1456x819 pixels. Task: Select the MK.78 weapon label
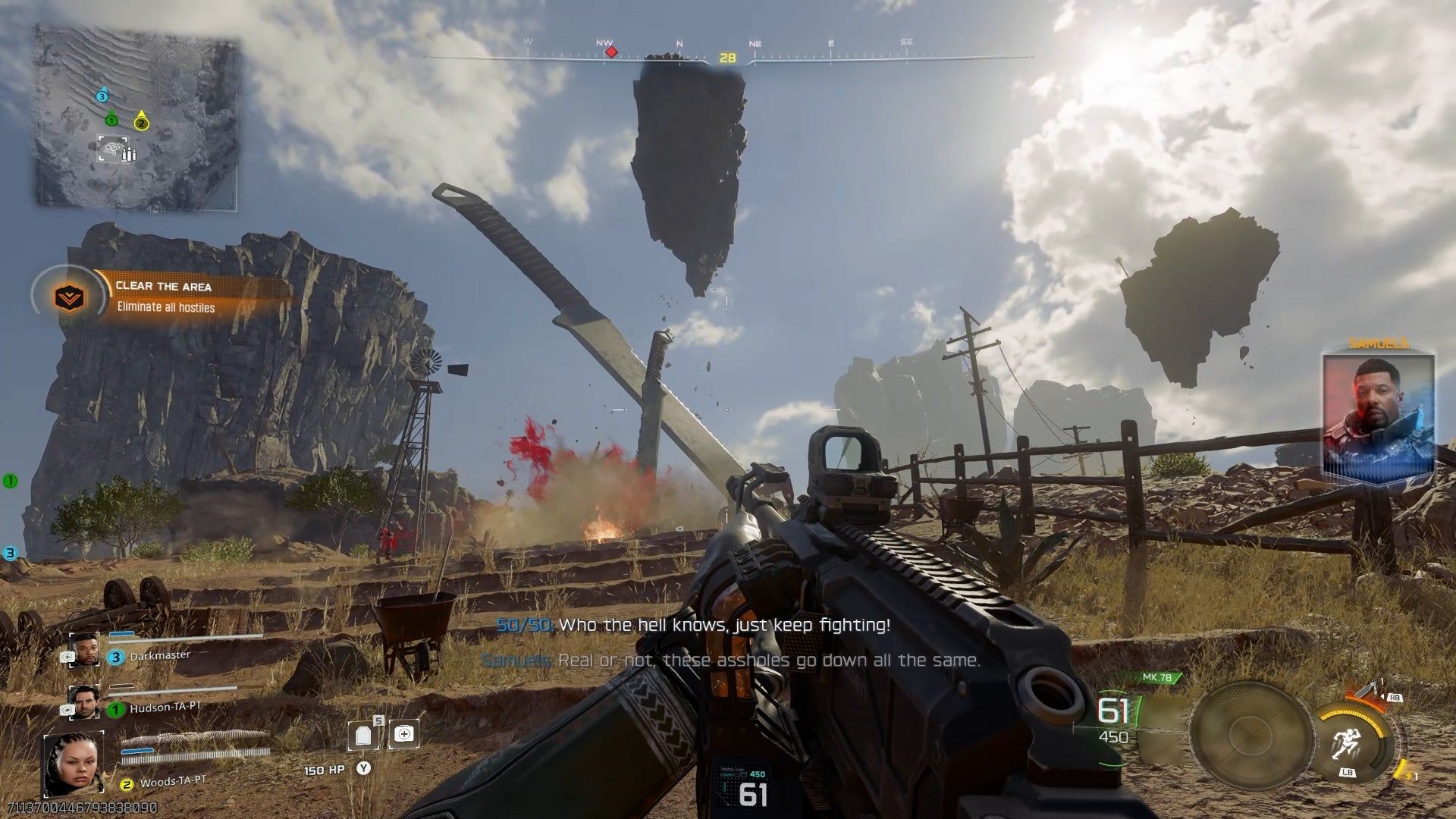(1157, 677)
